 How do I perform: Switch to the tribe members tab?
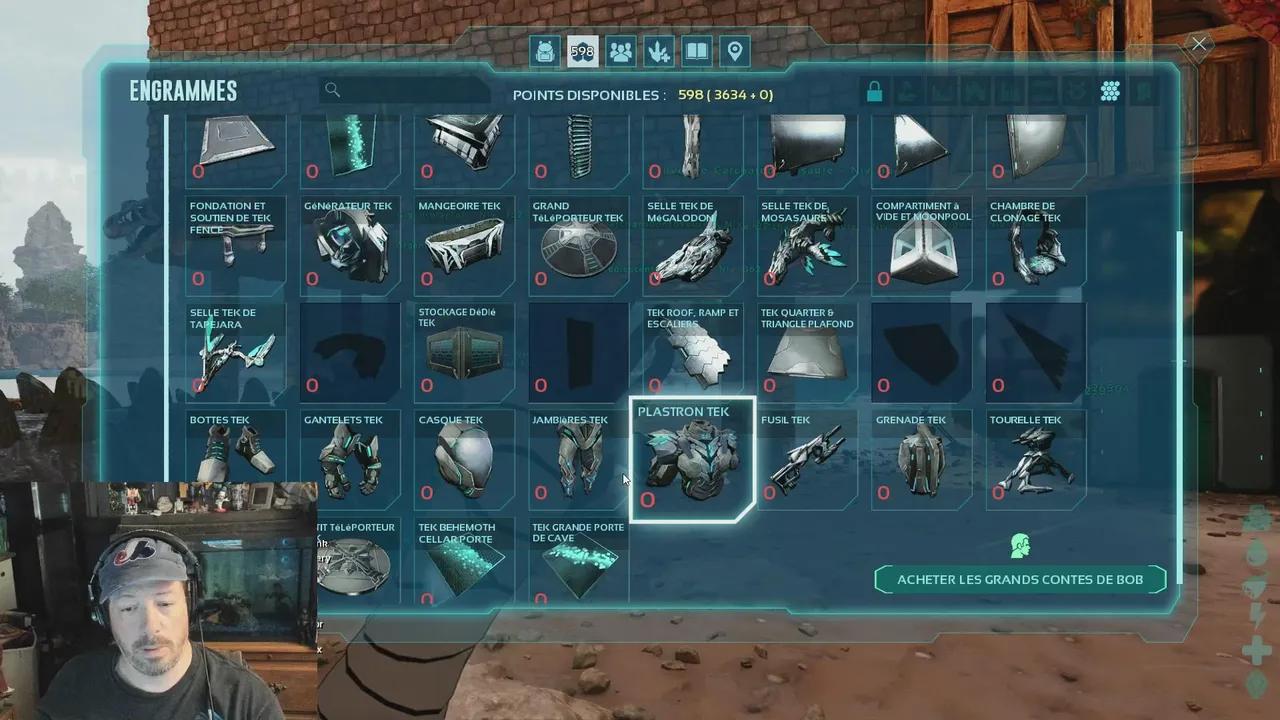pyautogui.click(x=621, y=51)
